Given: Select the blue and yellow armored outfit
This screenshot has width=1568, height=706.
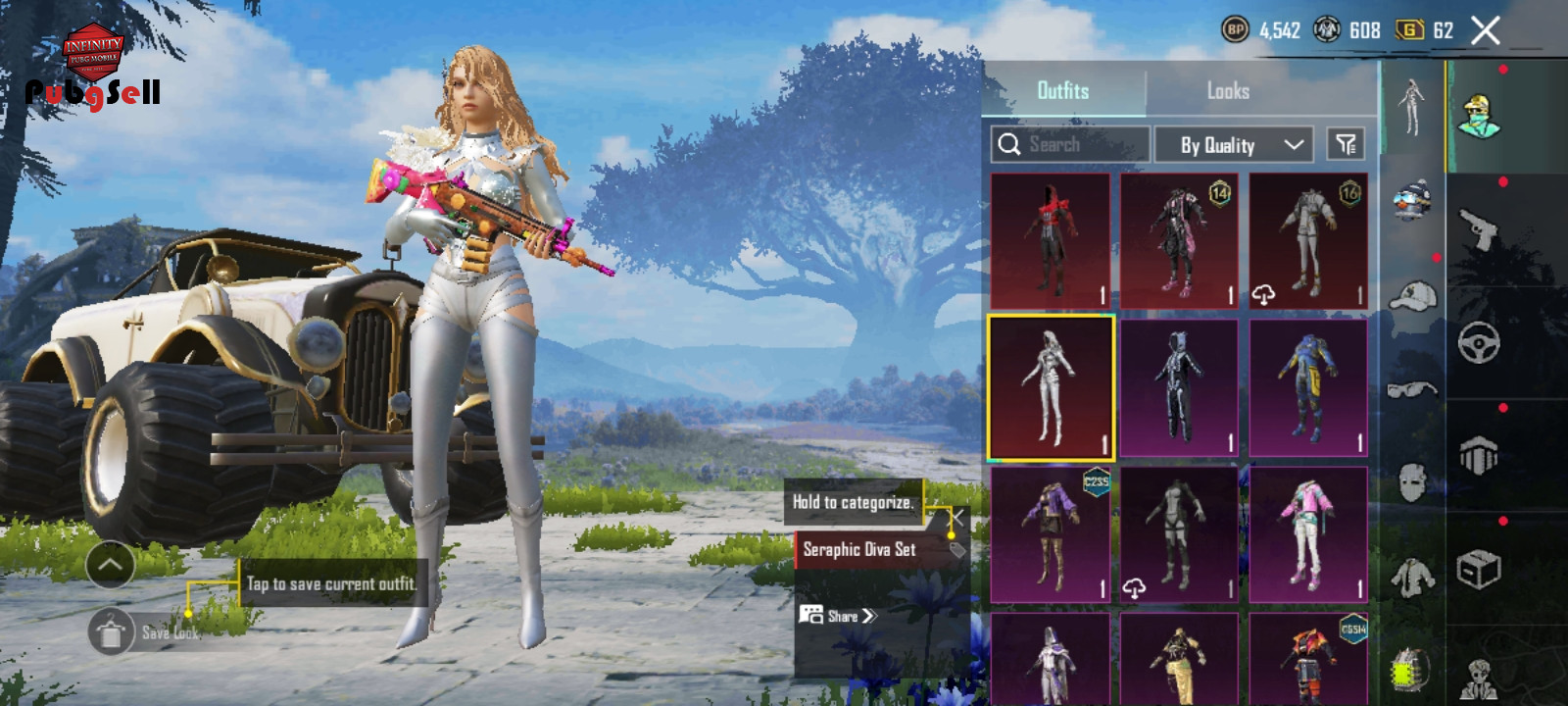Looking at the screenshot, I should pyautogui.click(x=1308, y=387).
